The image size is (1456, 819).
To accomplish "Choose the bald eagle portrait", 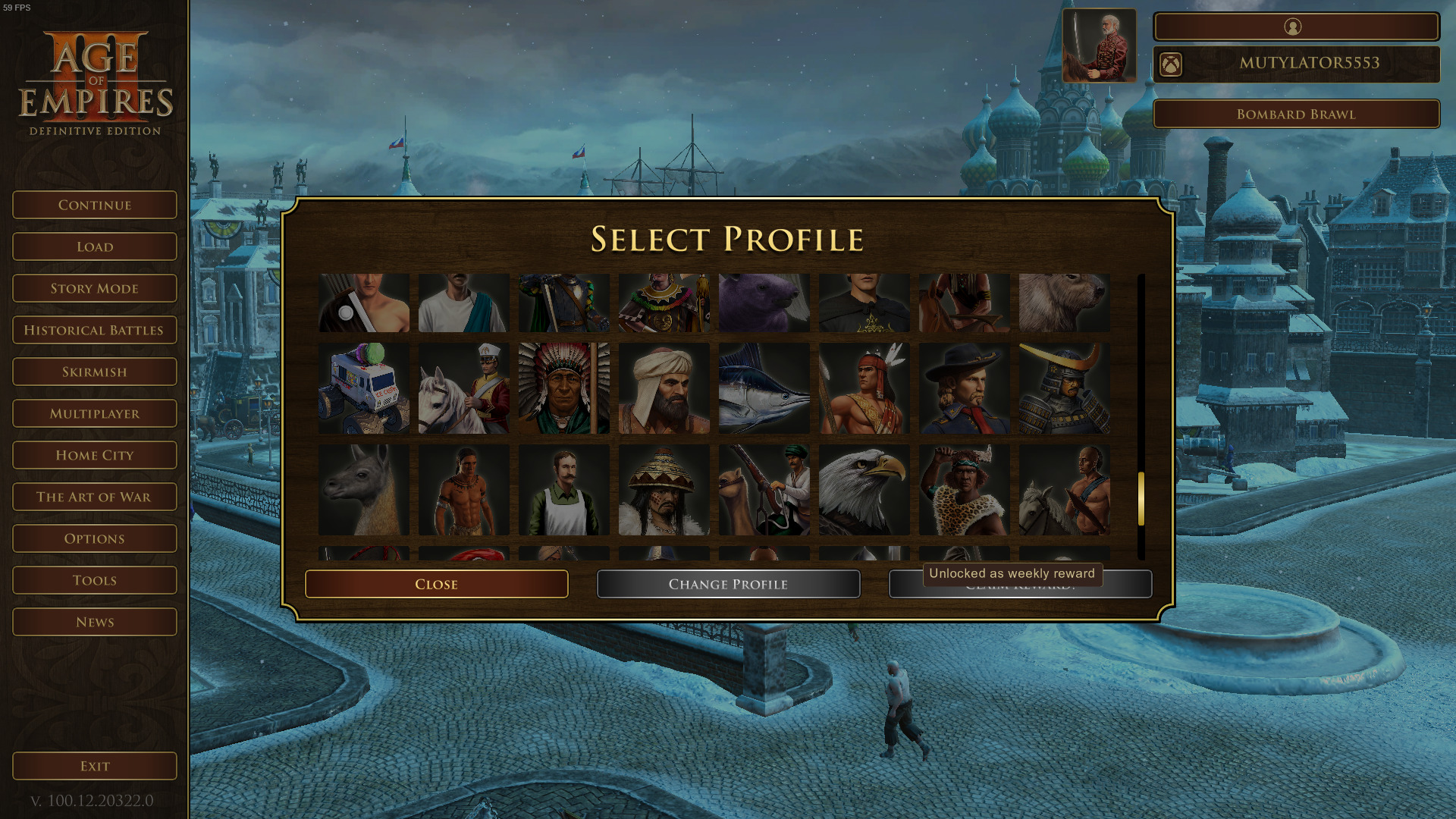I will pos(864,490).
